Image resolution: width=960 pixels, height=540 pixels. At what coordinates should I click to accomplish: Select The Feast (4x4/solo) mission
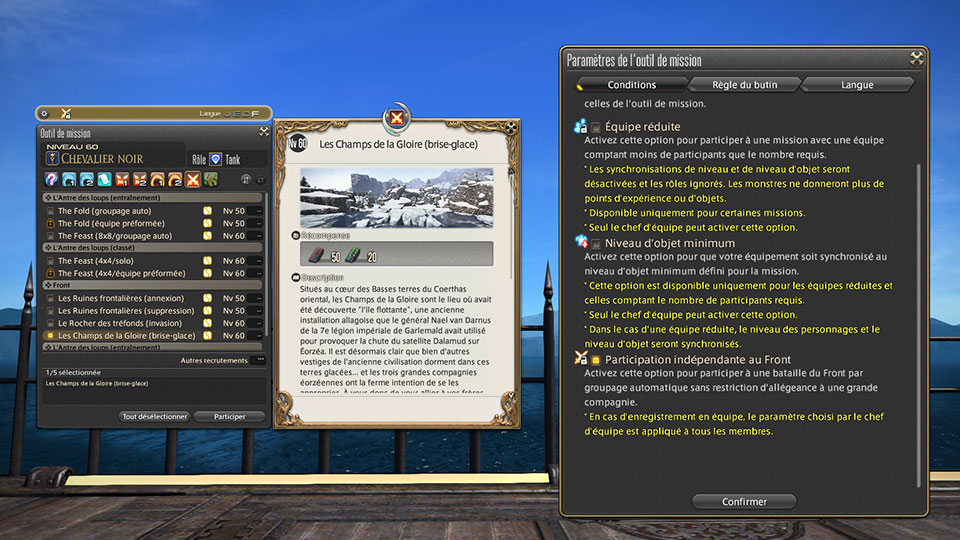[50, 261]
